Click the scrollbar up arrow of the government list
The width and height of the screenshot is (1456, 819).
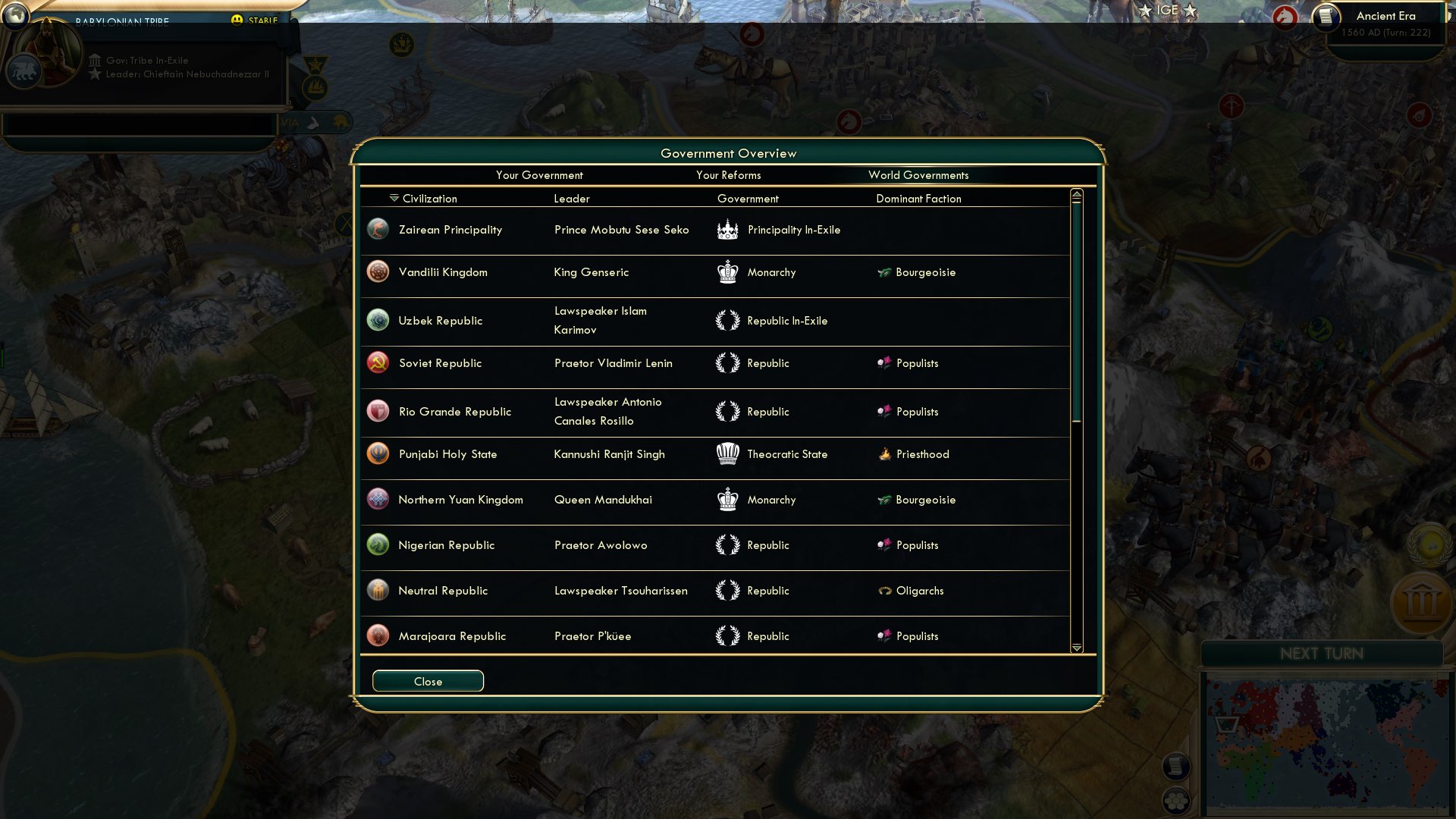click(1076, 195)
